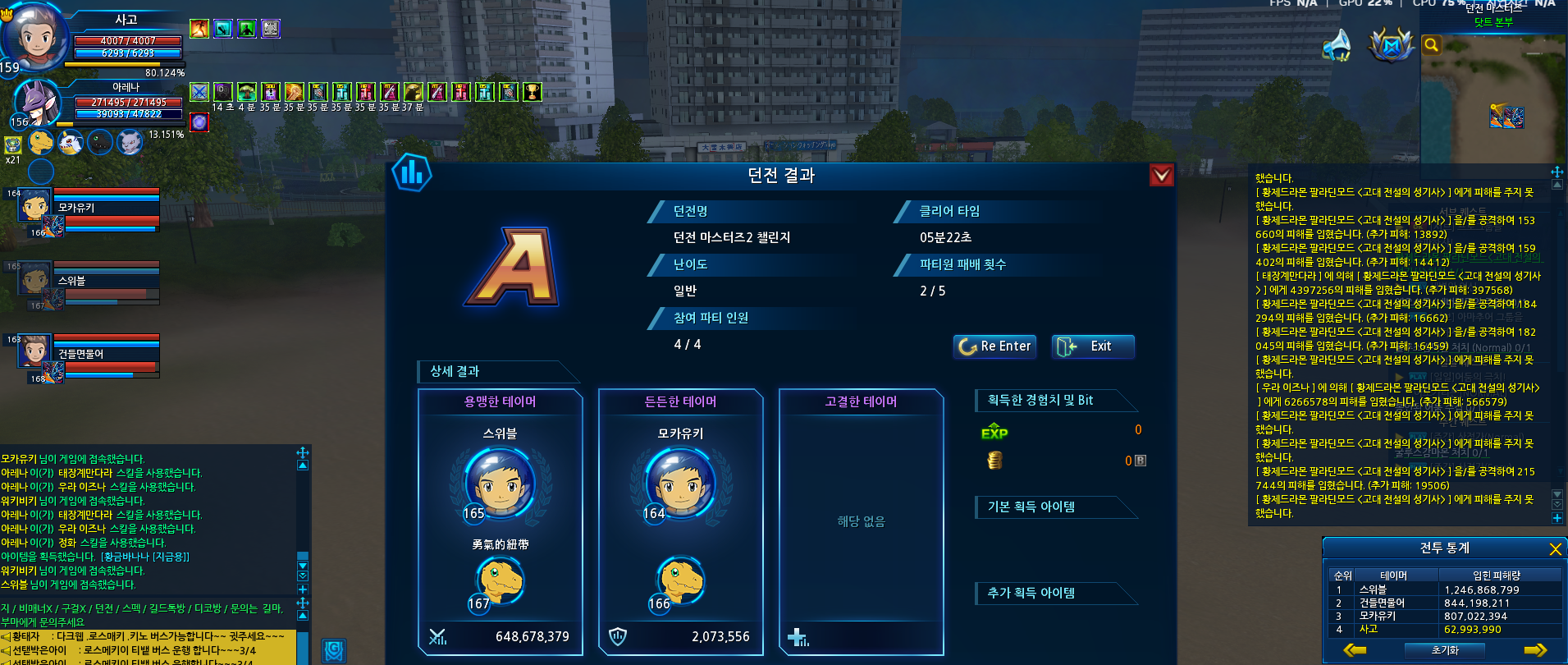The image size is (1568, 665).
Task: Click the bottom-left chat emblem button
Action: pos(333,651)
